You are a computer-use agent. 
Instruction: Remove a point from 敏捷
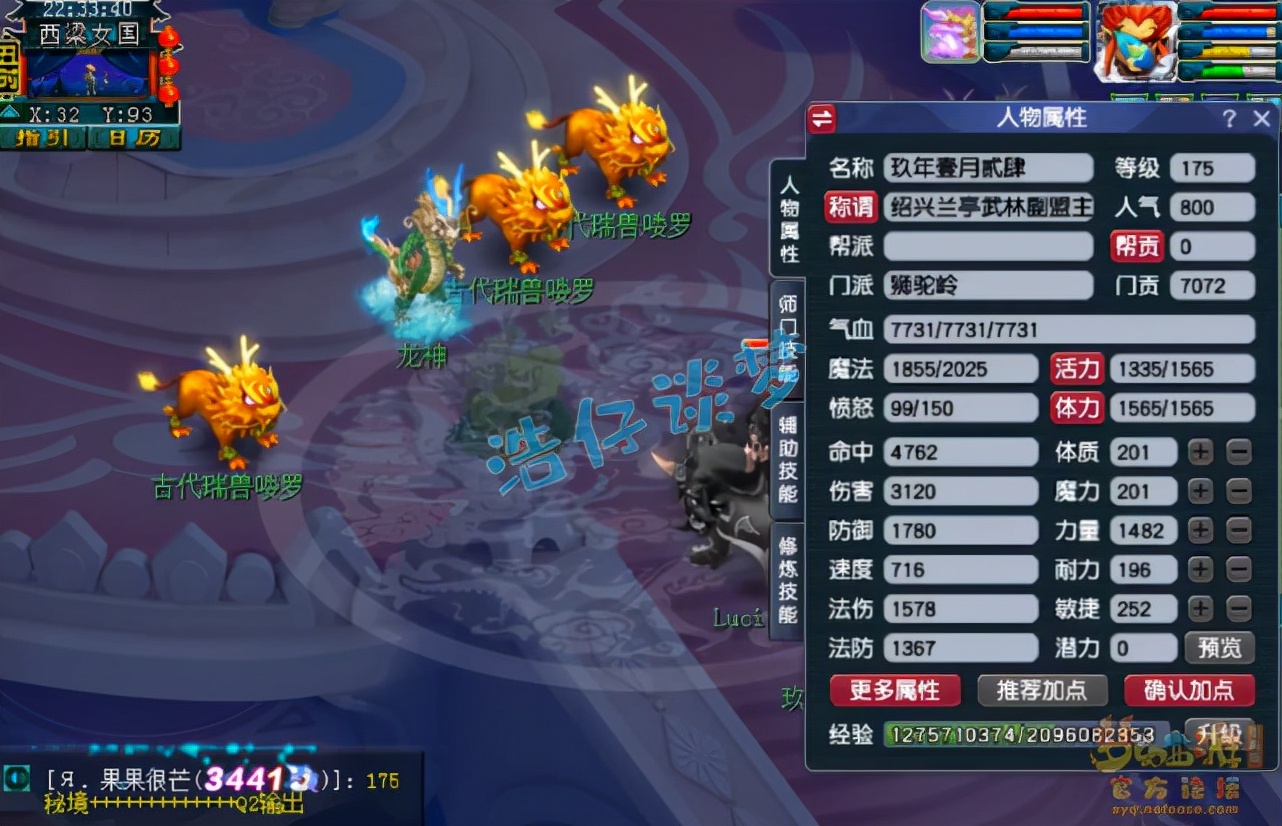coord(1239,609)
